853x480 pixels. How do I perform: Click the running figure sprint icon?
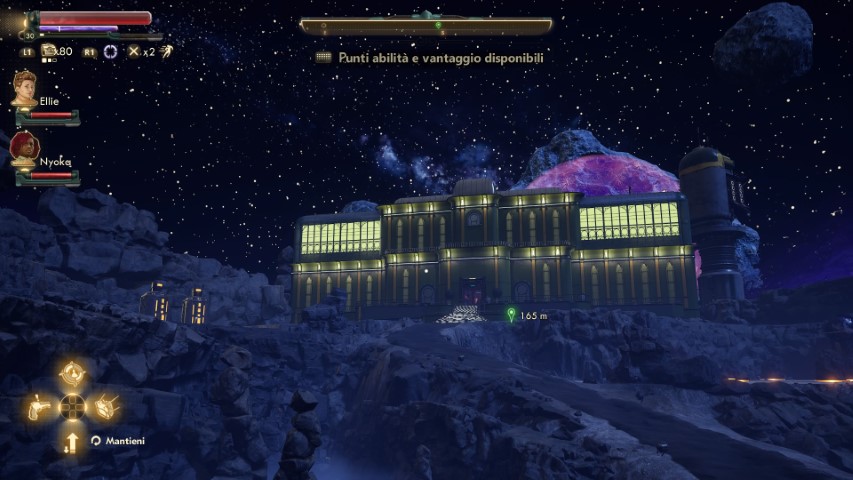pyautogui.click(x=165, y=51)
